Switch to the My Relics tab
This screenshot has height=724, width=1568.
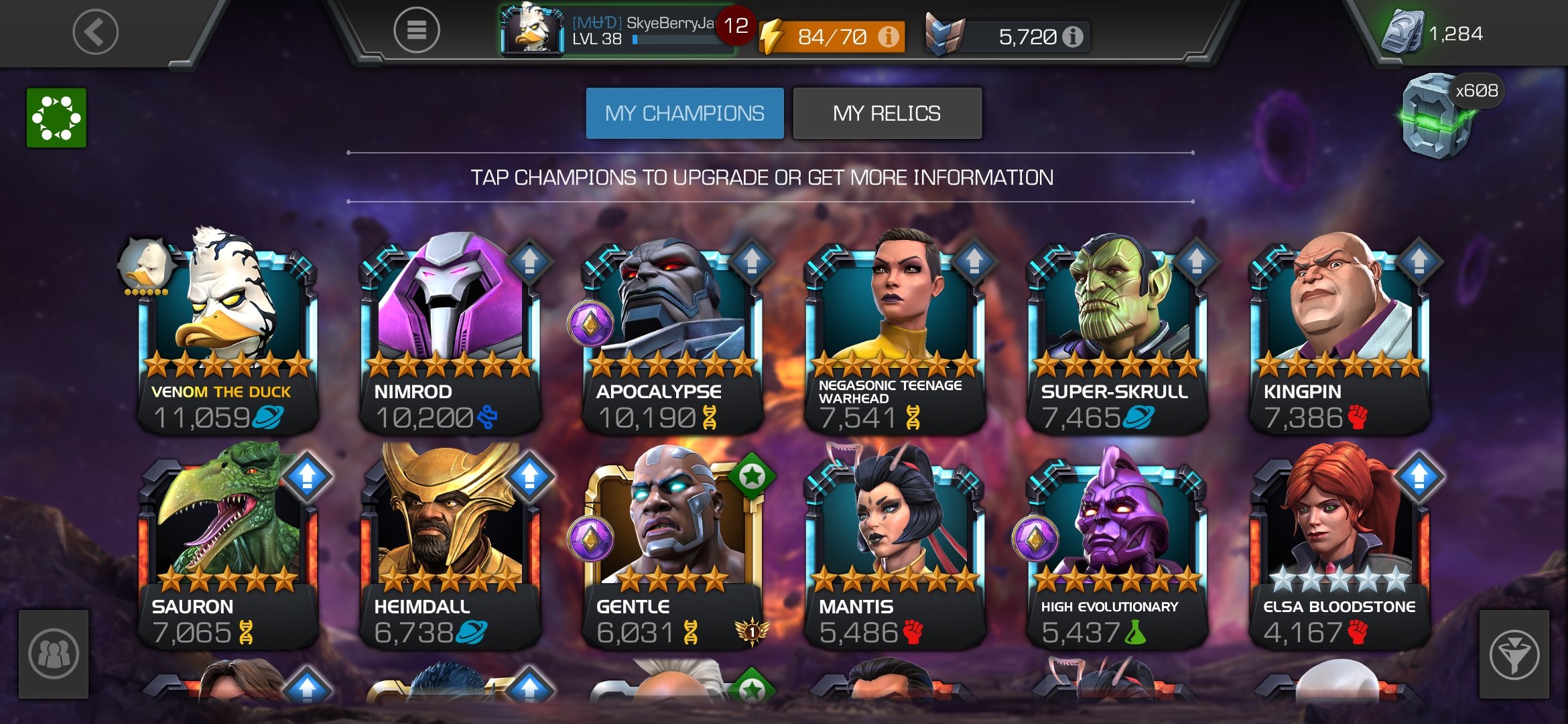tap(887, 113)
